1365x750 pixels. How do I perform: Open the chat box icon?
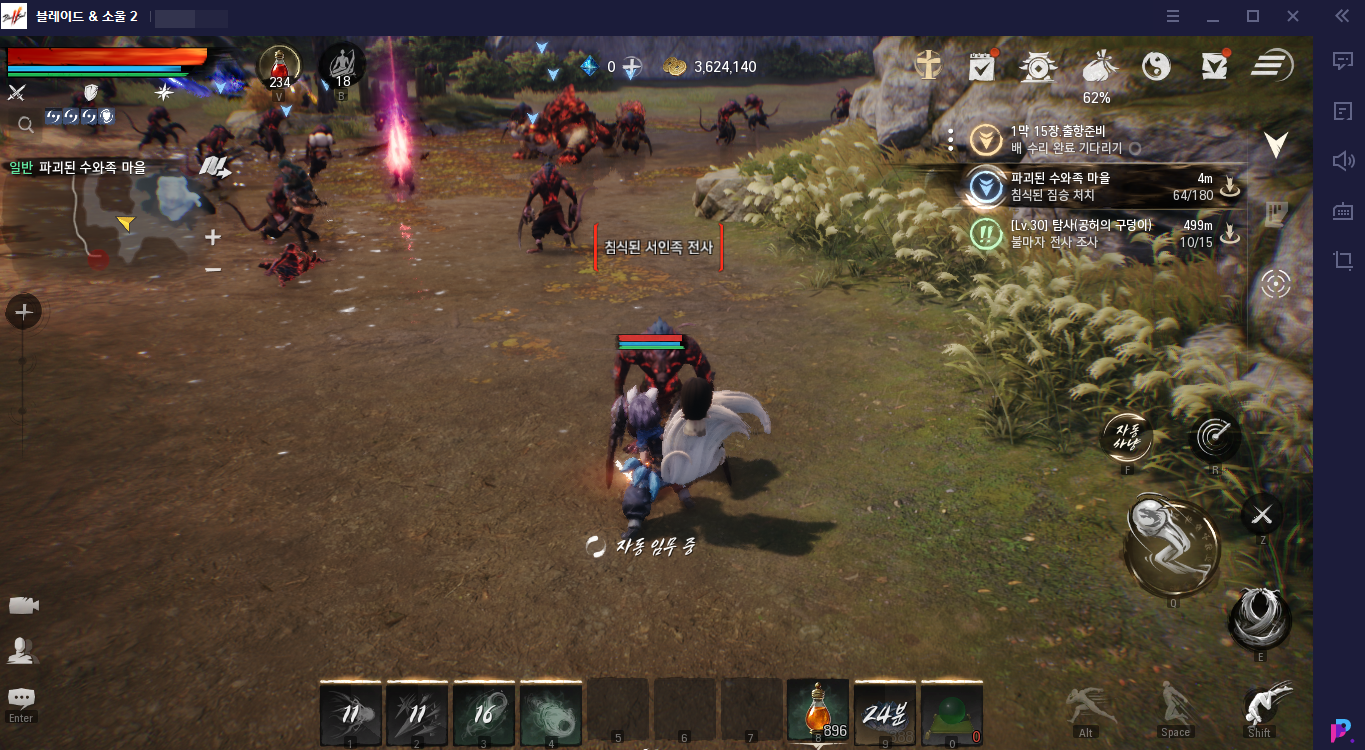point(21,698)
